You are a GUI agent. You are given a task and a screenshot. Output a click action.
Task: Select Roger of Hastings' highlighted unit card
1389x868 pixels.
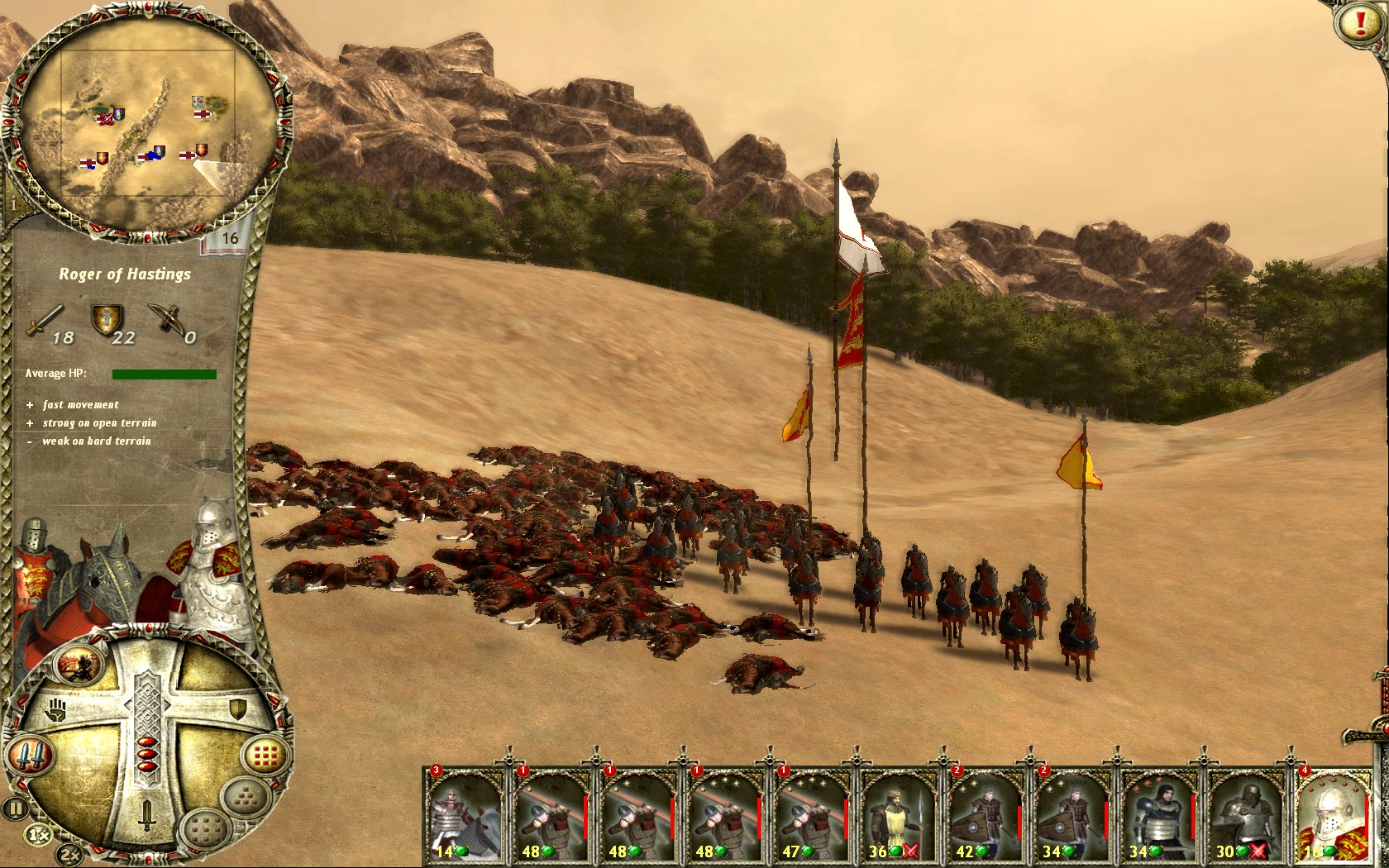click(1332, 814)
